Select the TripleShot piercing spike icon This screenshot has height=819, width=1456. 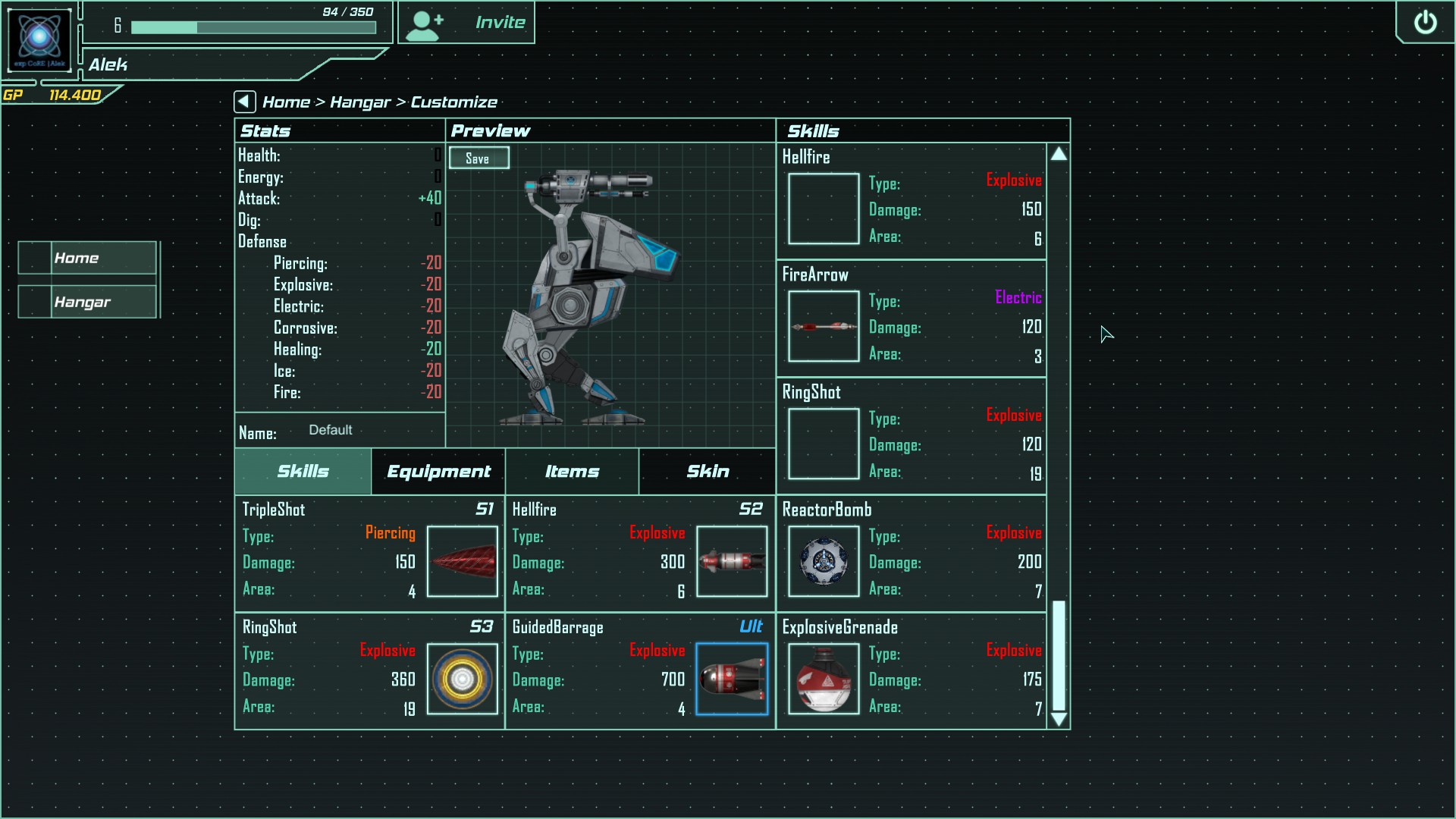tap(463, 562)
